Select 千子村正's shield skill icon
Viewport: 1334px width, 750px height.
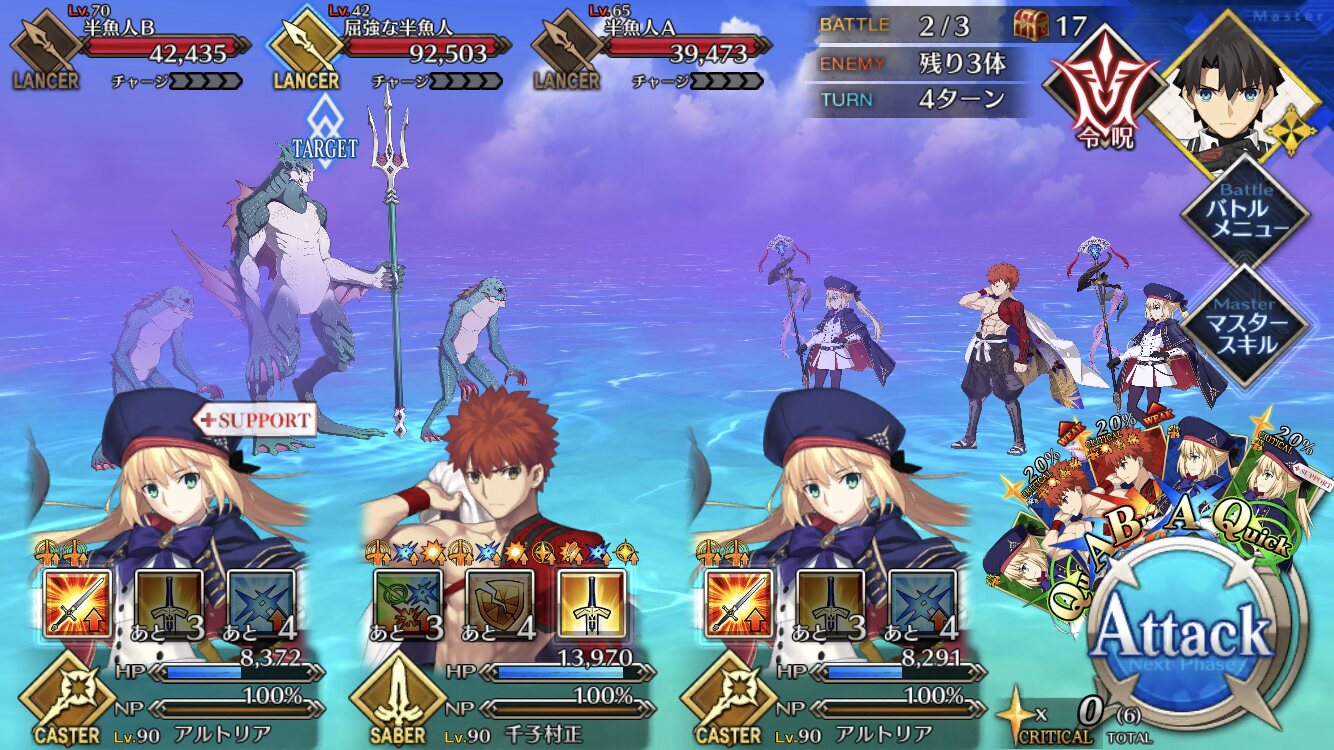click(x=499, y=604)
